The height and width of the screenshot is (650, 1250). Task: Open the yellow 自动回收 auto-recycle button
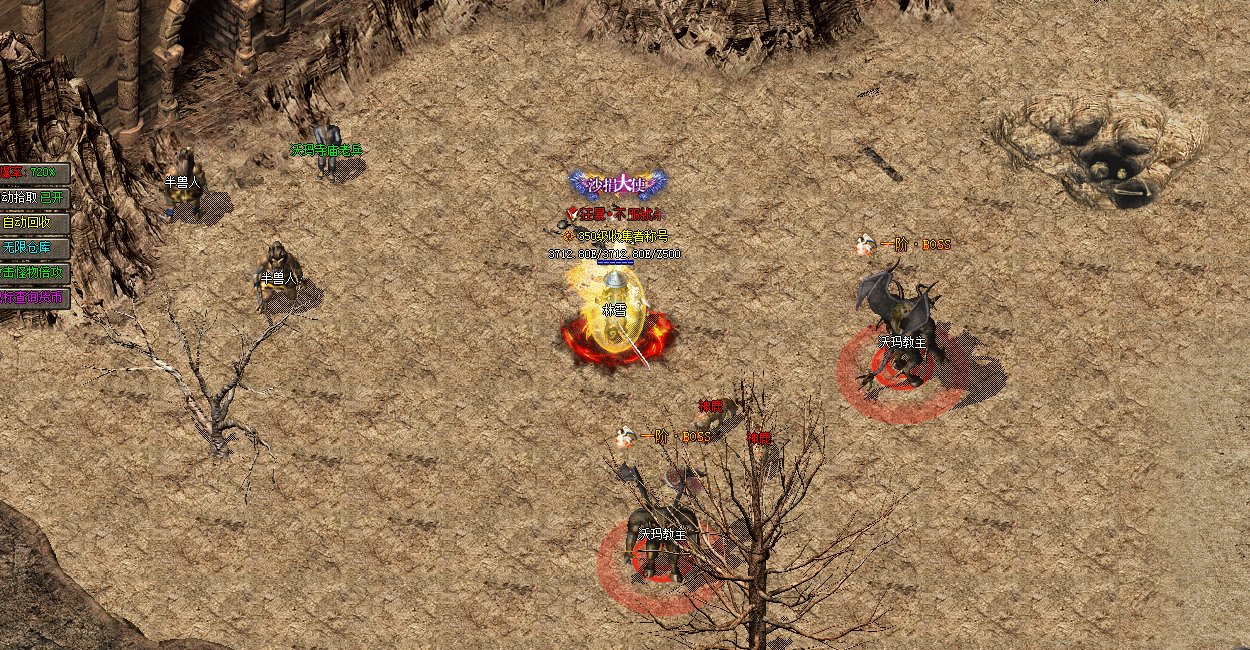[34, 223]
